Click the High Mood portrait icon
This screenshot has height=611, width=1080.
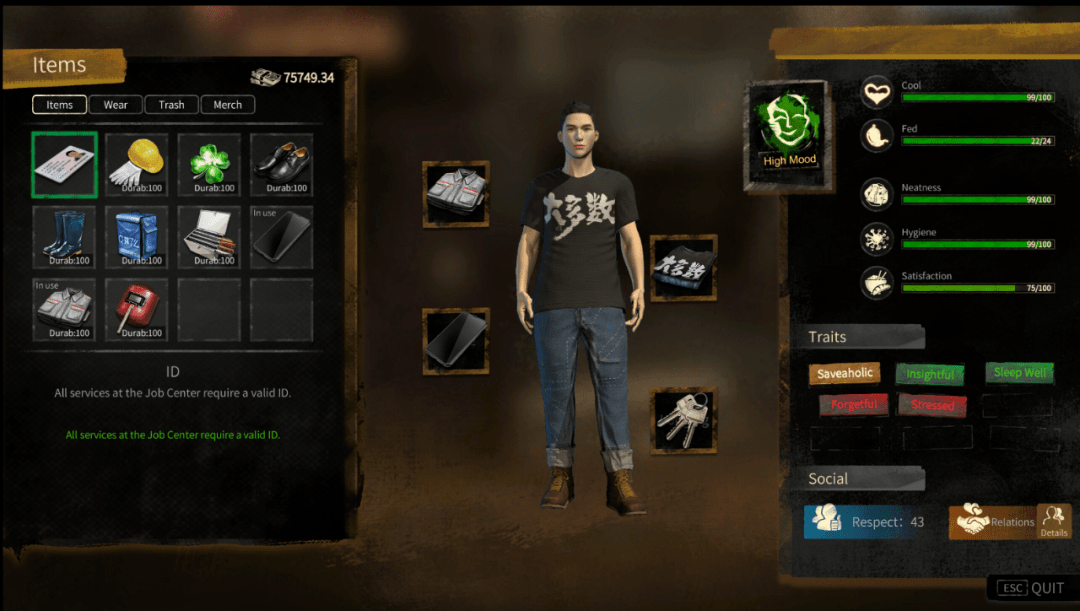tap(789, 134)
